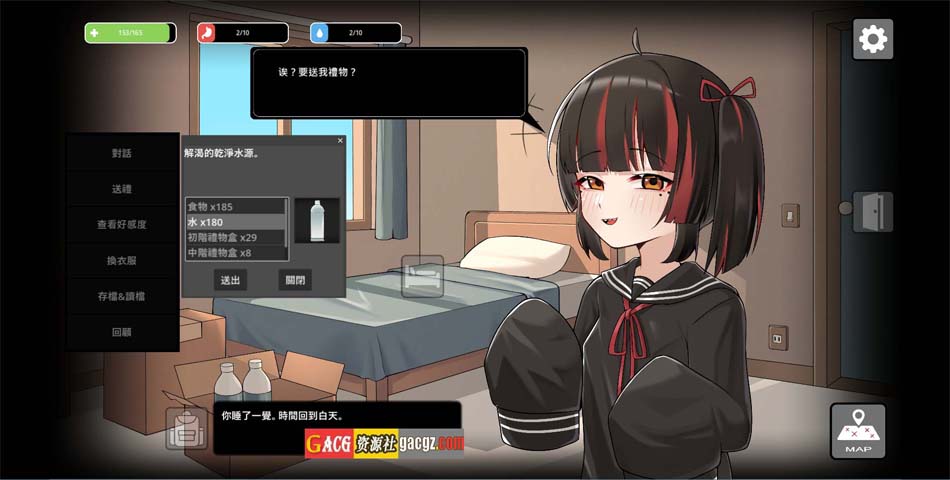Select 中階禮物盒 x8 in gift list
Screen dimensions: 950x480
pyautogui.click(x=236, y=253)
